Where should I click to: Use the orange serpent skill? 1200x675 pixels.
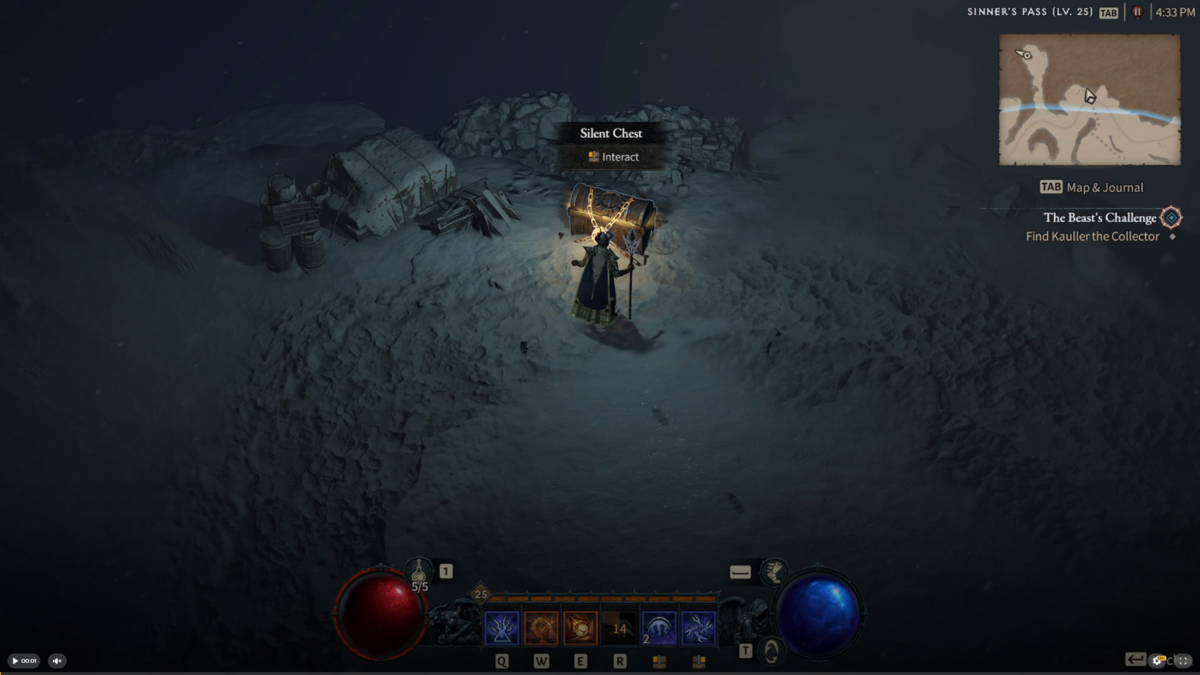(x=541, y=628)
